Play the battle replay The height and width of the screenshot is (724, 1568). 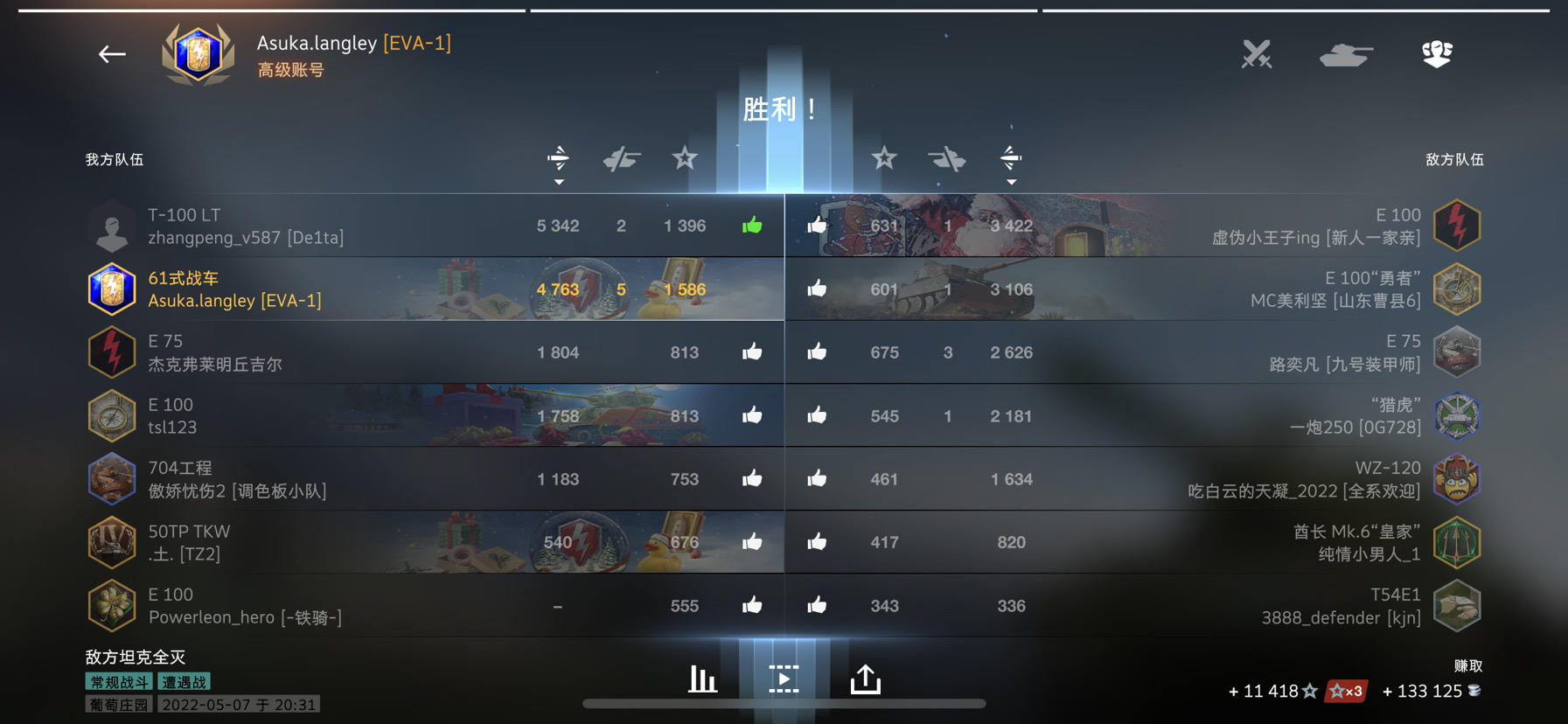tap(784, 678)
